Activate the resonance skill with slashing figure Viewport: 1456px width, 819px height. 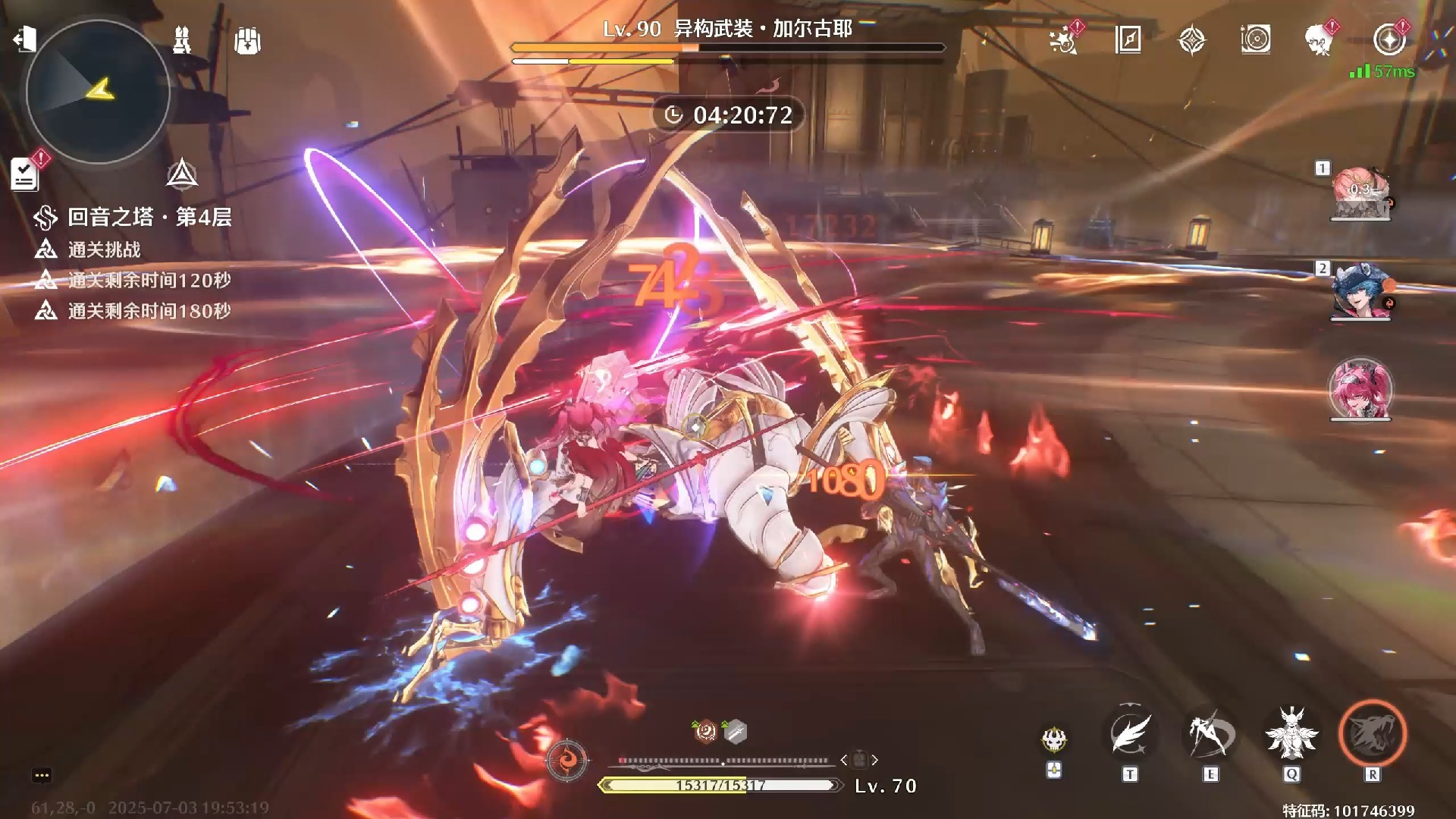pyautogui.click(x=1210, y=733)
